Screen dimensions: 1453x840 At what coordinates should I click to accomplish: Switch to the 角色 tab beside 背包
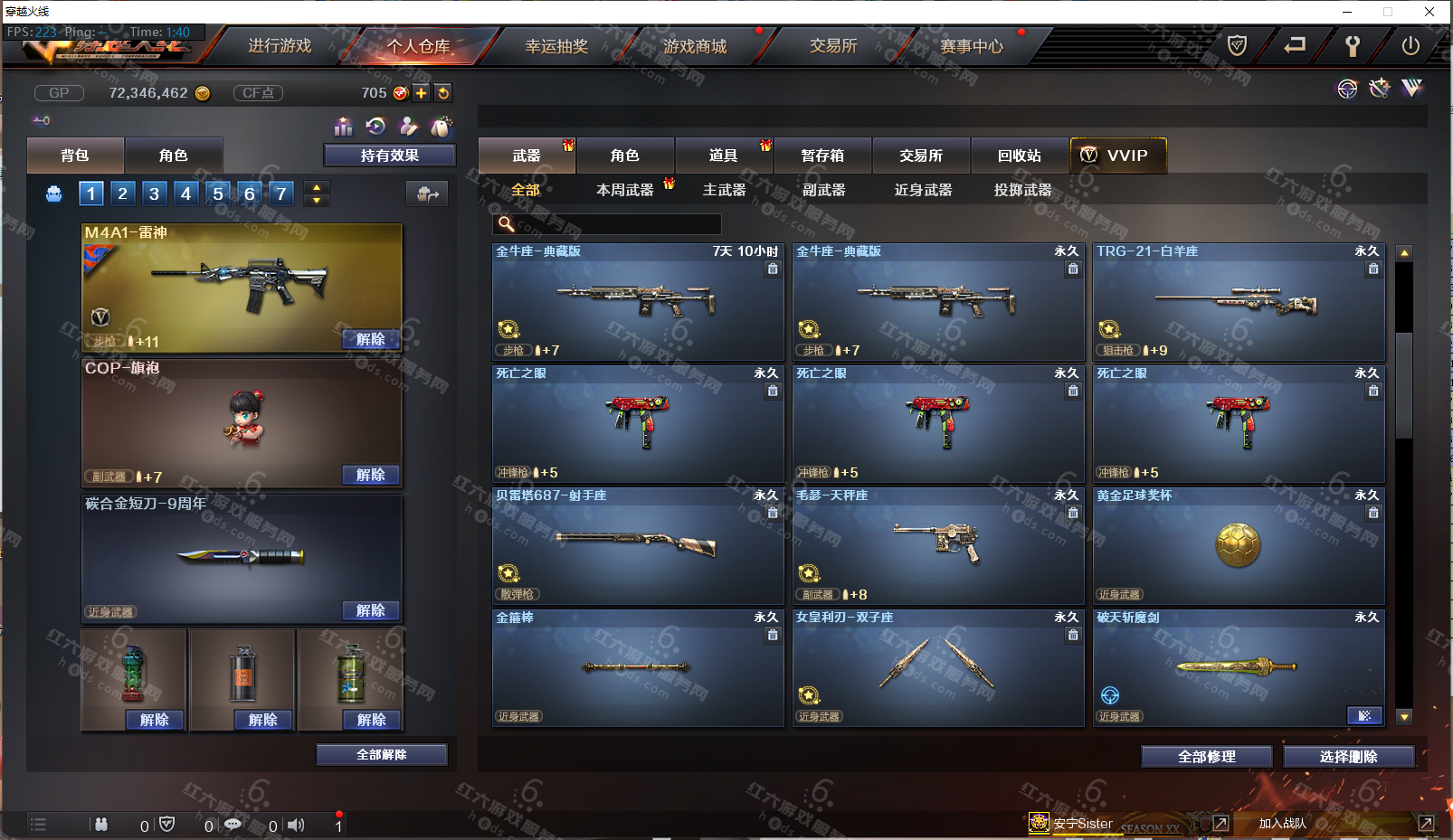click(x=174, y=156)
